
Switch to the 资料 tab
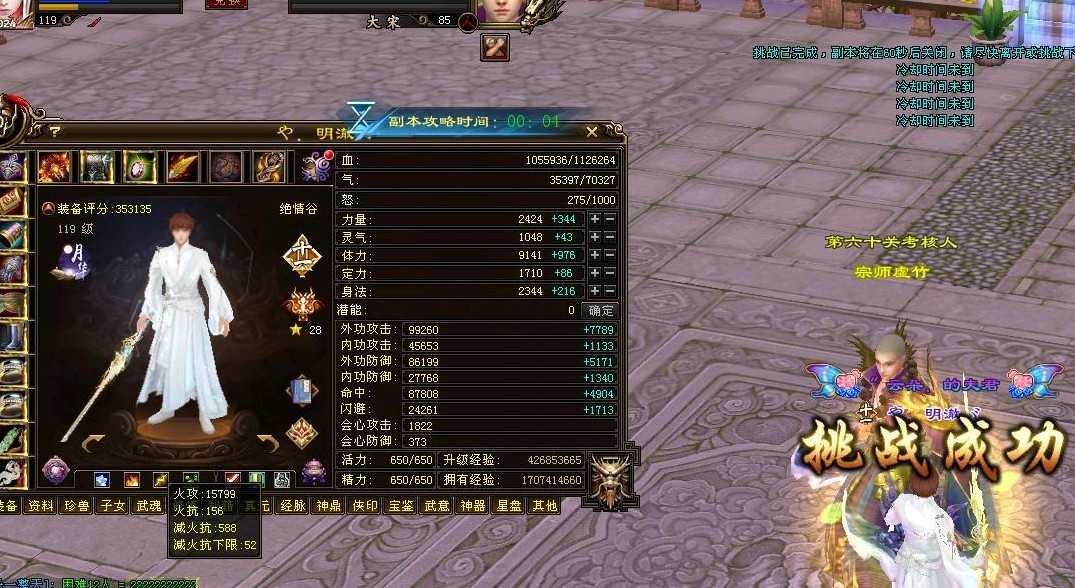[41, 506]
